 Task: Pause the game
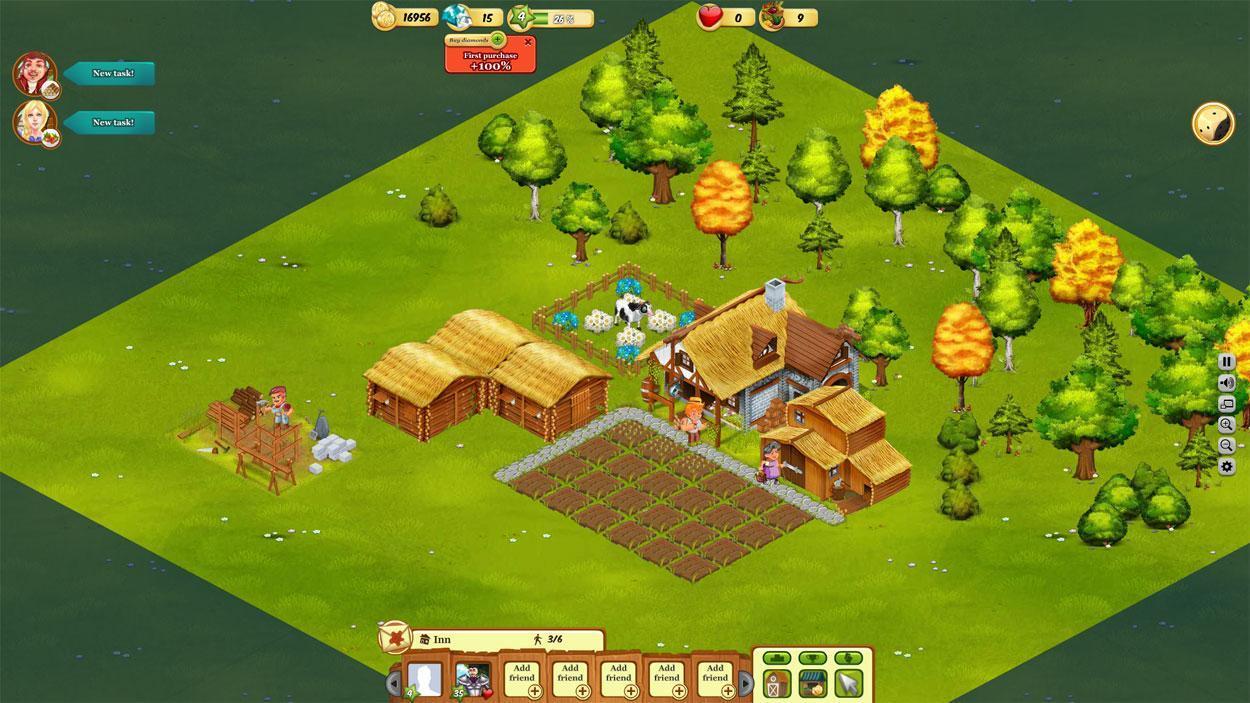click(x=1227, y=362)
